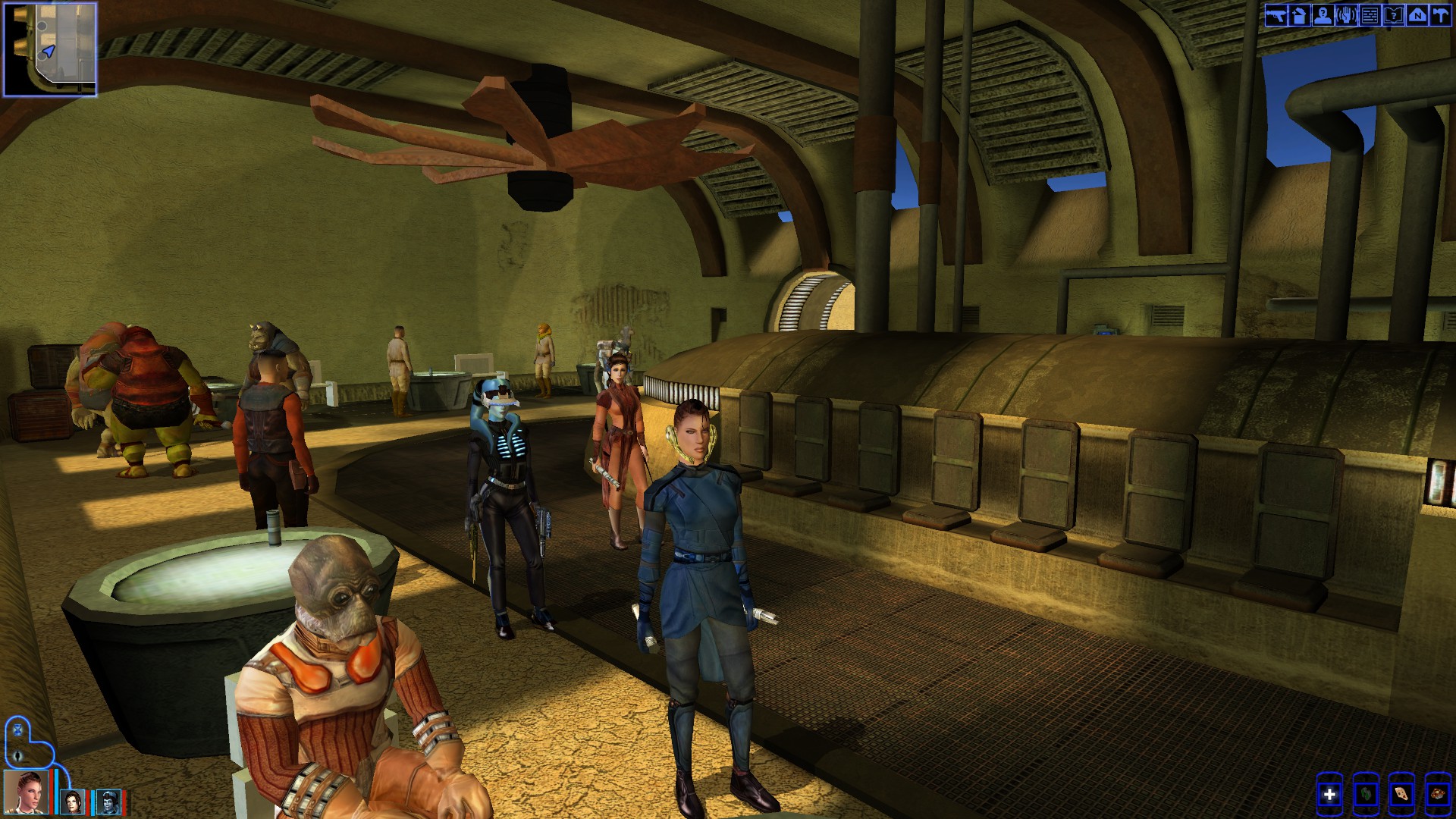This screenshot has width=1456, height=819.
Task: Switch to the blue Twi'lek companion portrait
Action: (x=108, y=802)
